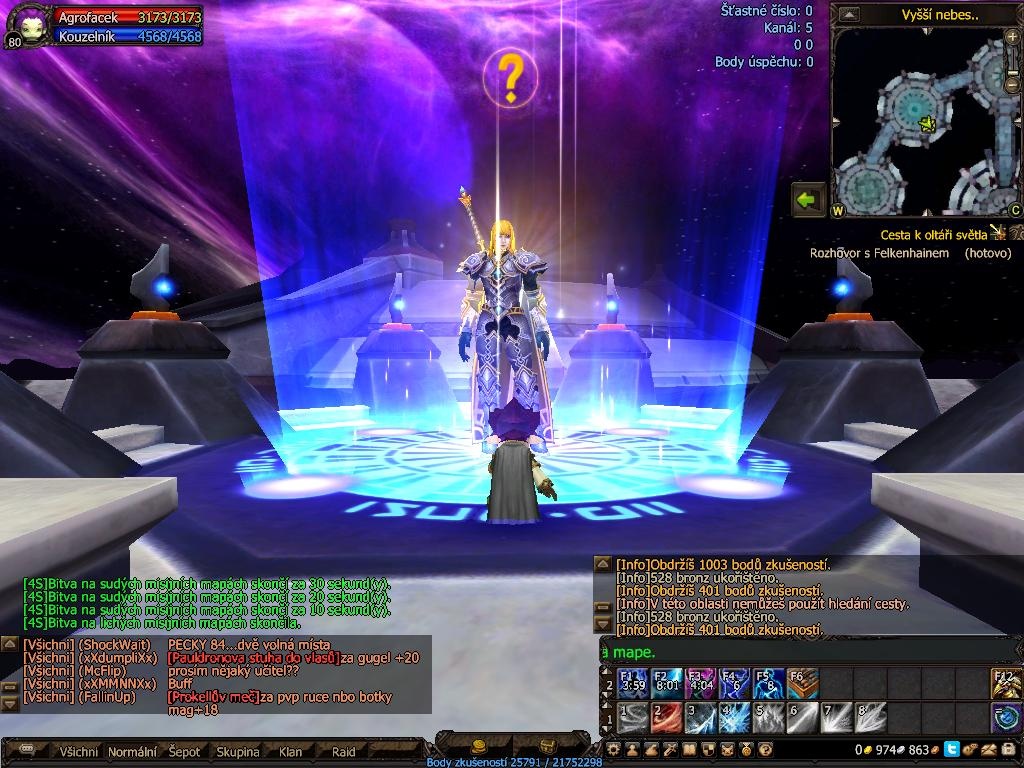
Task: Open settings via the gear icon
Action: pyautogui.click(x=613, y=749)
